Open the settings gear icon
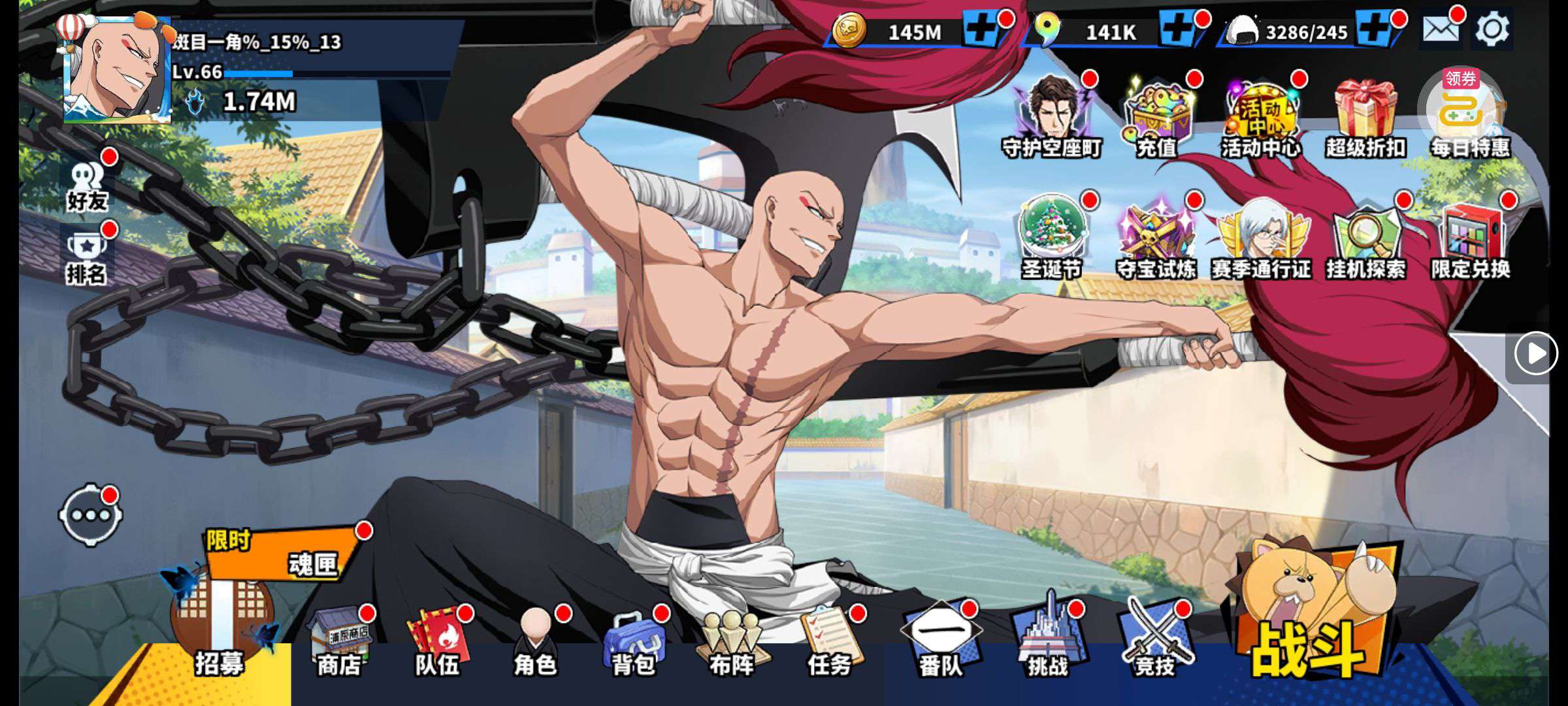Viewport: 1568px width, 706px height. pos(1492,30)
